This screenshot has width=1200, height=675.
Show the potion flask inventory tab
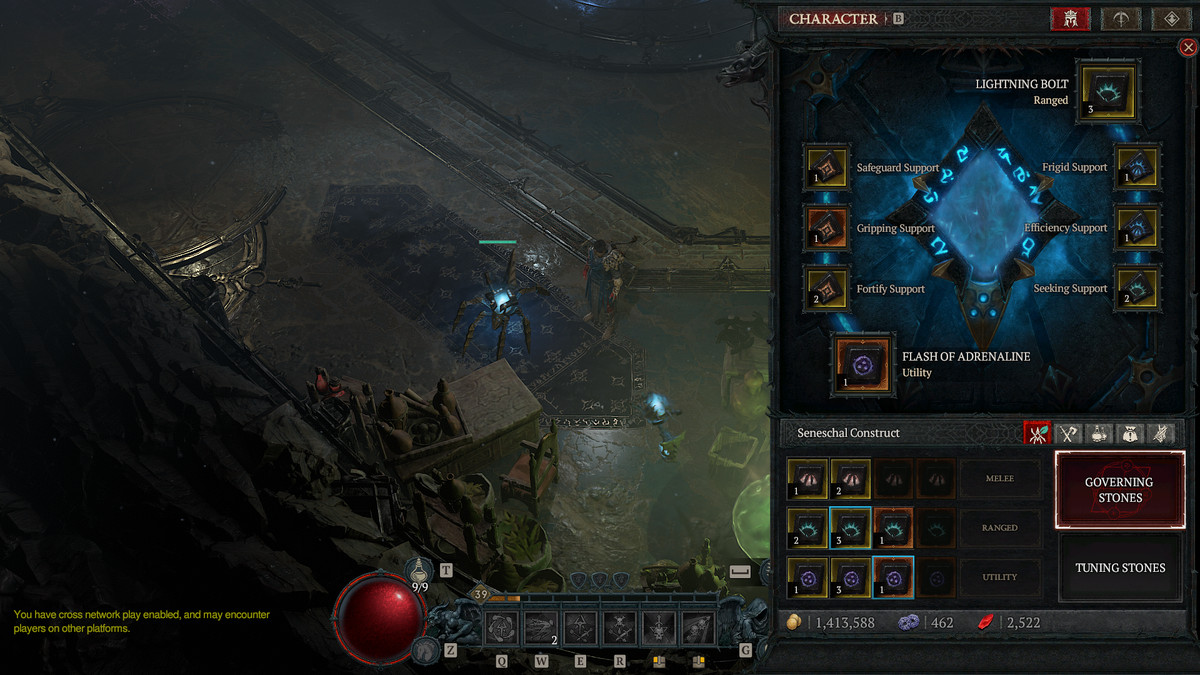(x=1099, y=433)
